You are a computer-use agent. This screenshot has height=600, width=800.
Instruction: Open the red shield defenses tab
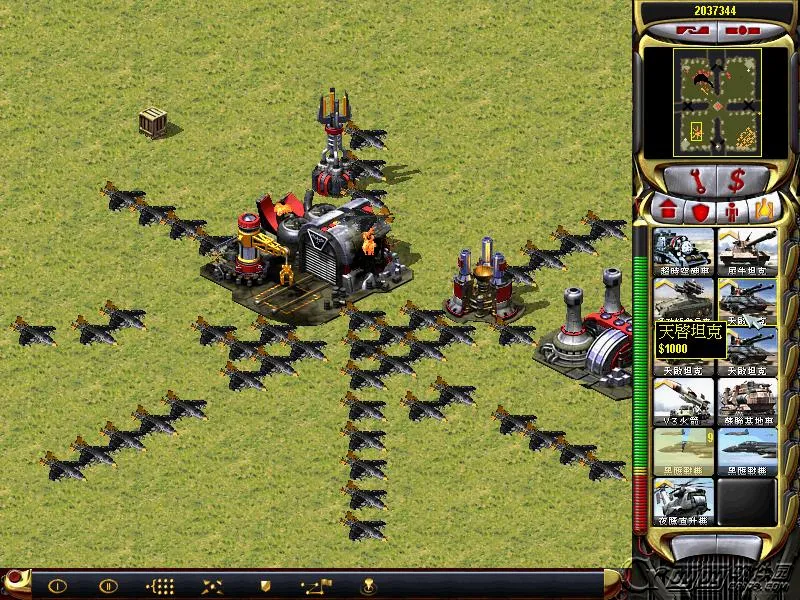pos(700,210)
